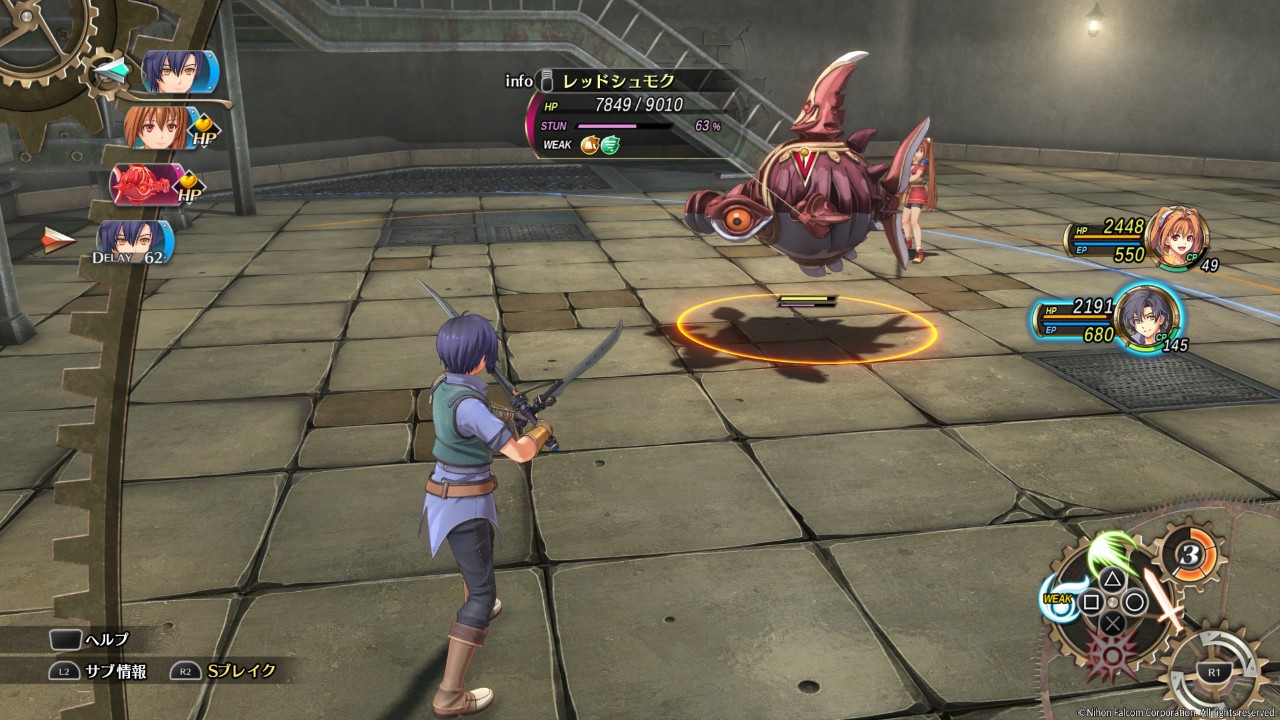This screenshot has width=1280, height=720.
Task: Select Joshua's portrait in the party status
Action: [1147, 316]
